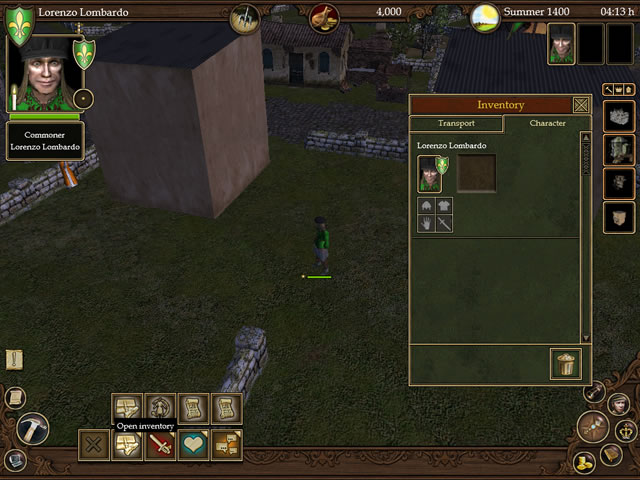Open the exclamation mark notification
This screenshot has height=480, width=640.
point(14,359)
